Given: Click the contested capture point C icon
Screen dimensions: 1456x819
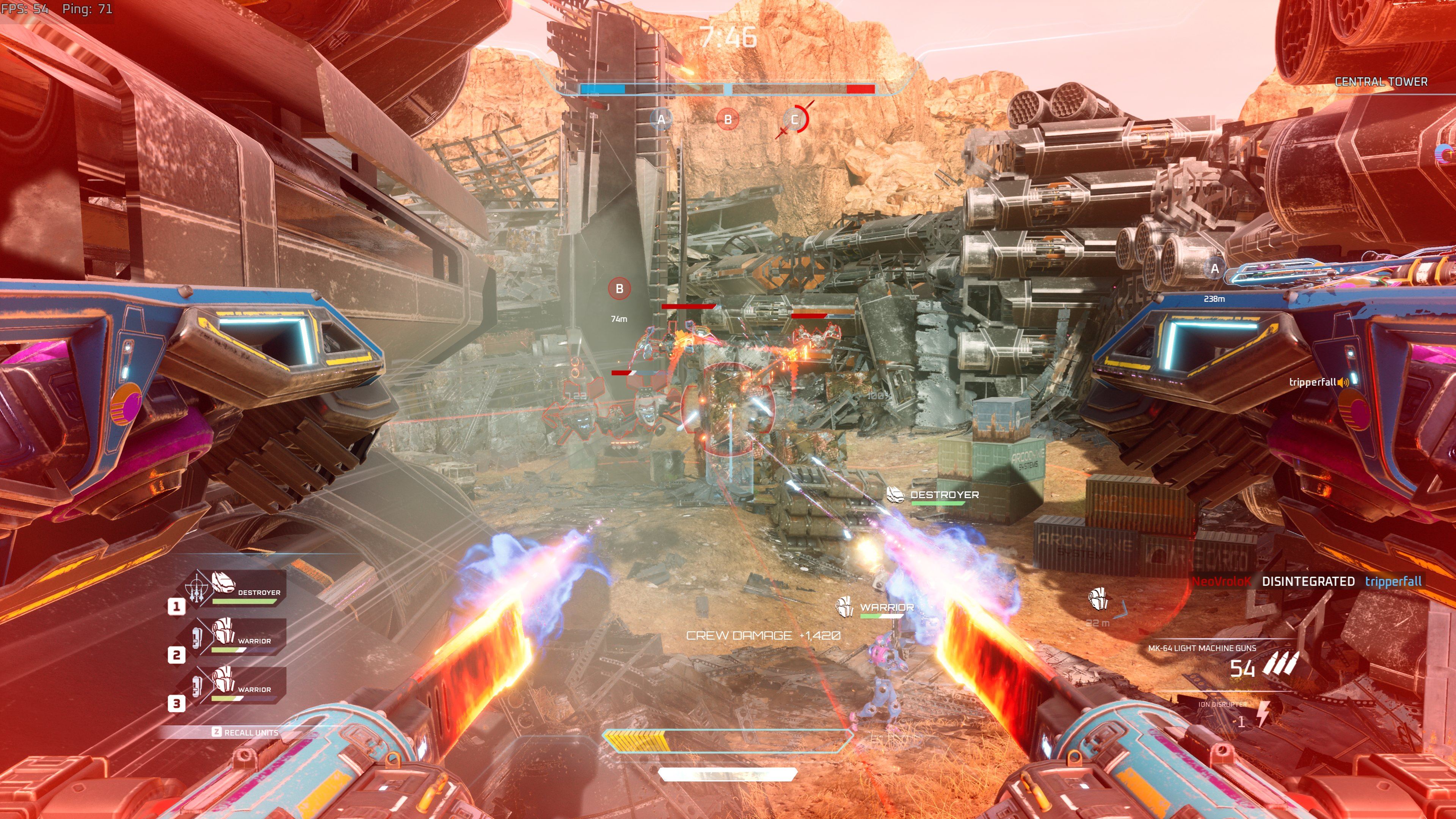Looking at the screenshot, I should pyautogui.click(x=795, y=119).
